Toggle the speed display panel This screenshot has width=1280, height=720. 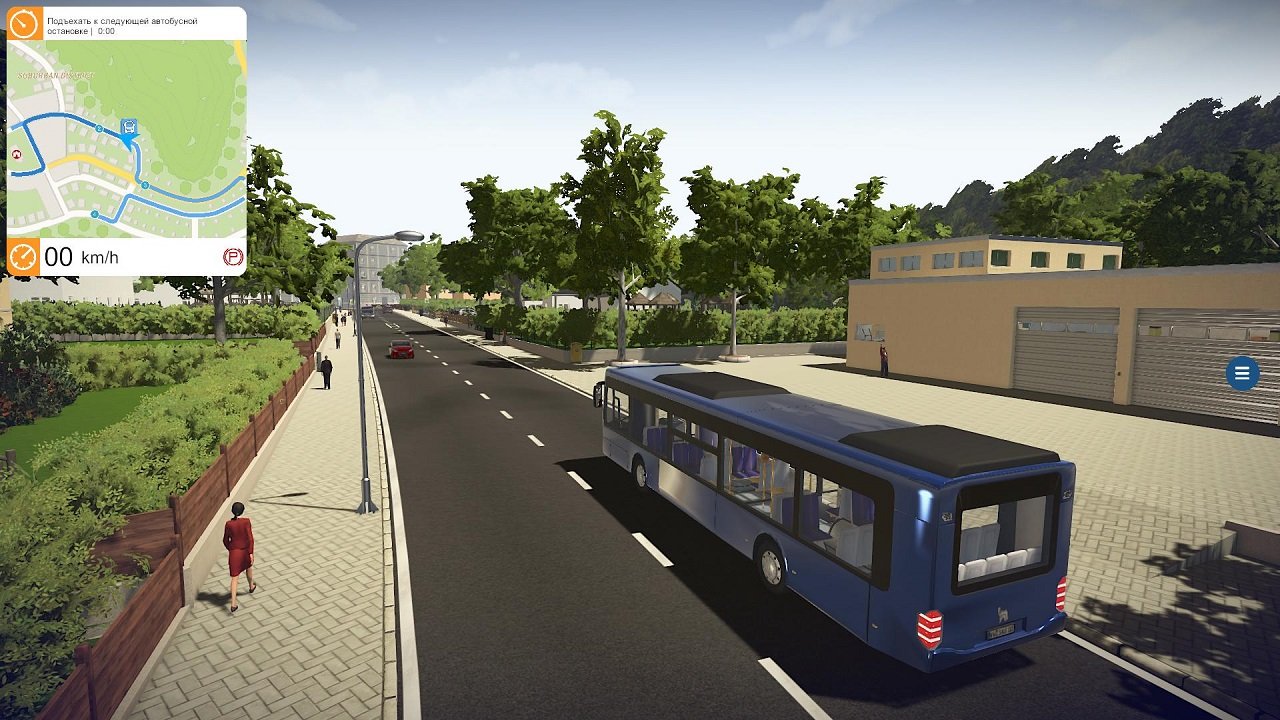(x=120, y=256)
